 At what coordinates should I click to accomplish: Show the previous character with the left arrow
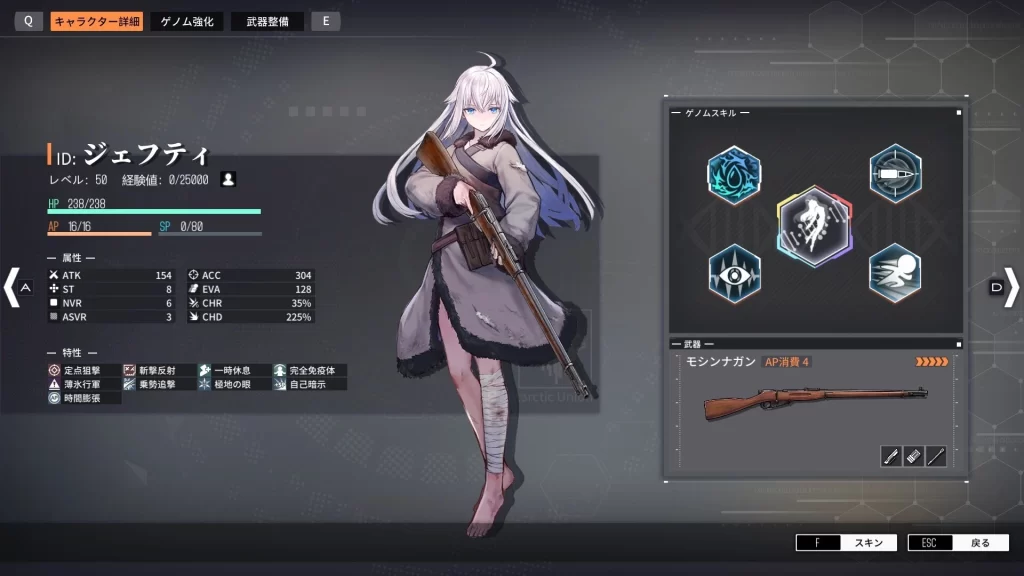pyautogui.click(x=12, y=287)
